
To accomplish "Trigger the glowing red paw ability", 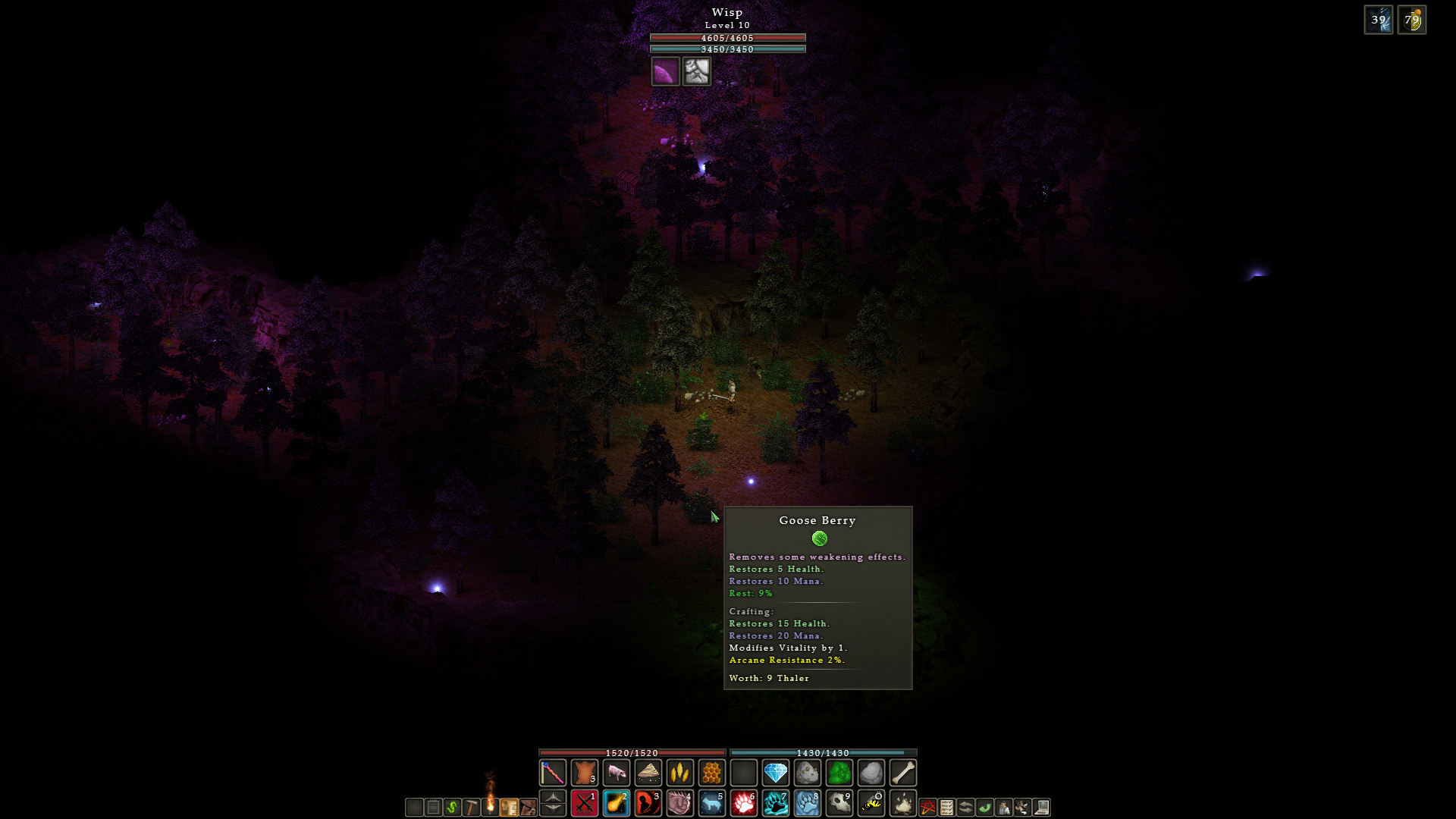I will [x=744, y=803].
